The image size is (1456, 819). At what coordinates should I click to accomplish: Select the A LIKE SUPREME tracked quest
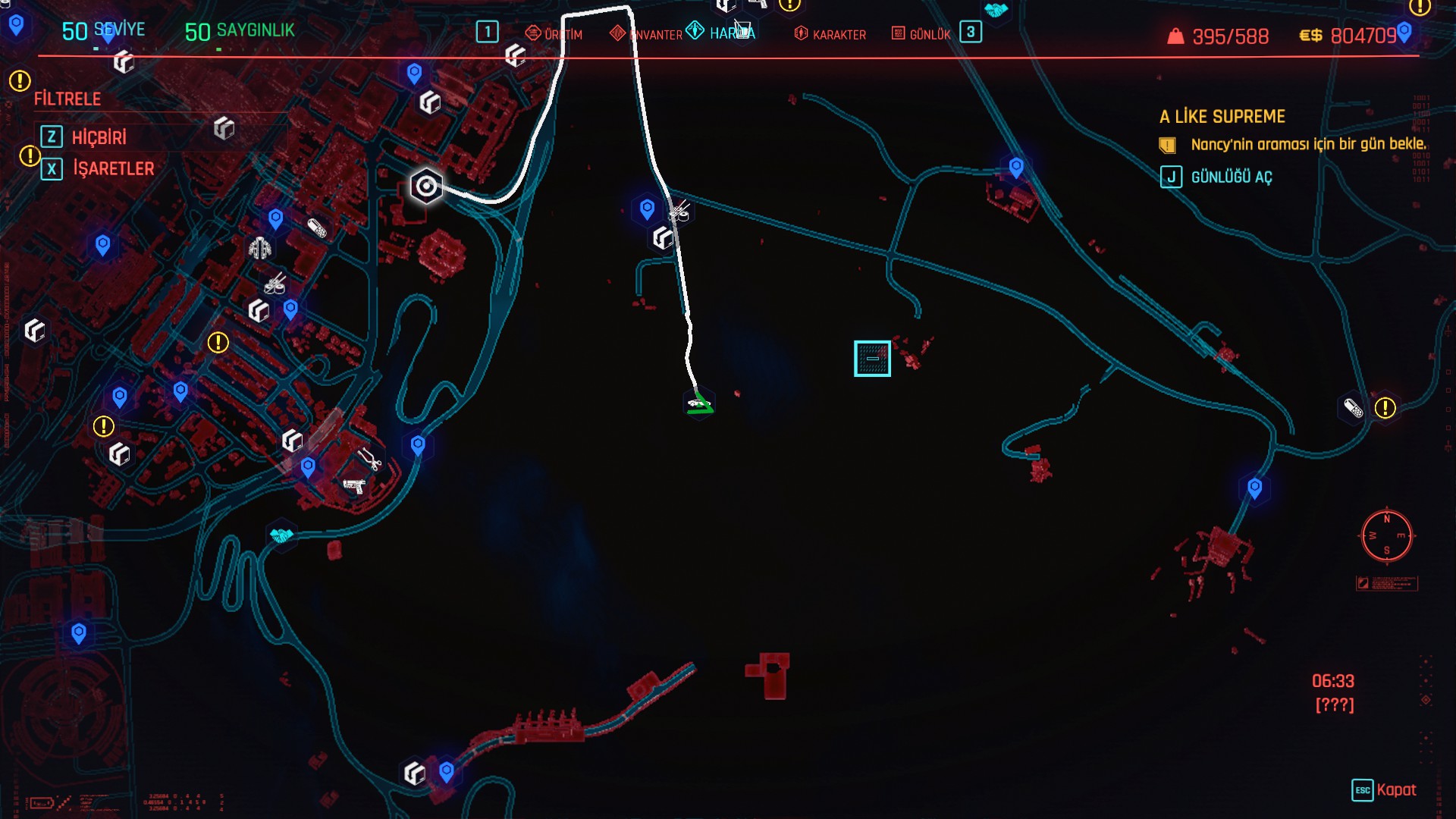1222,117
